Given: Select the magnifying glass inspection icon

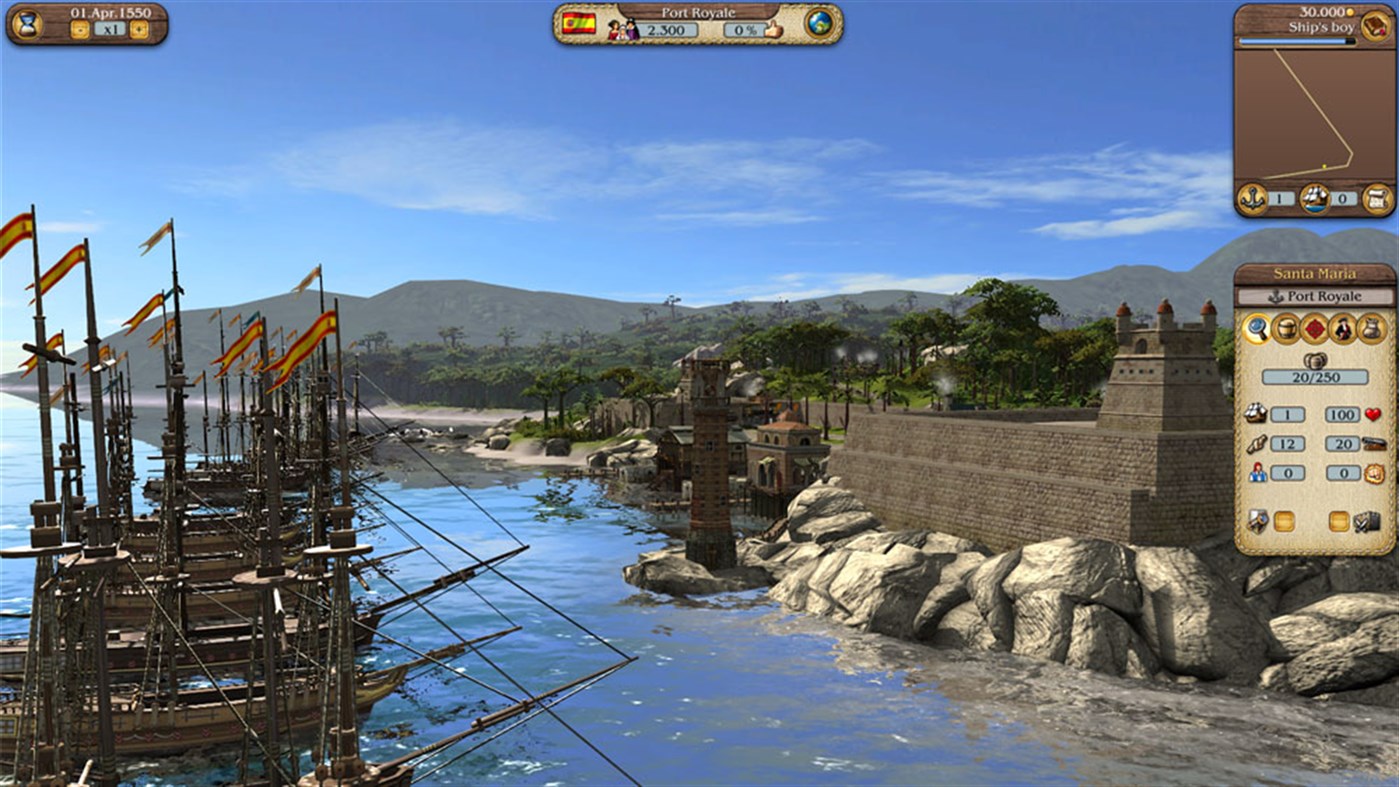Looking at the screenshot, I should point(1258,329).
